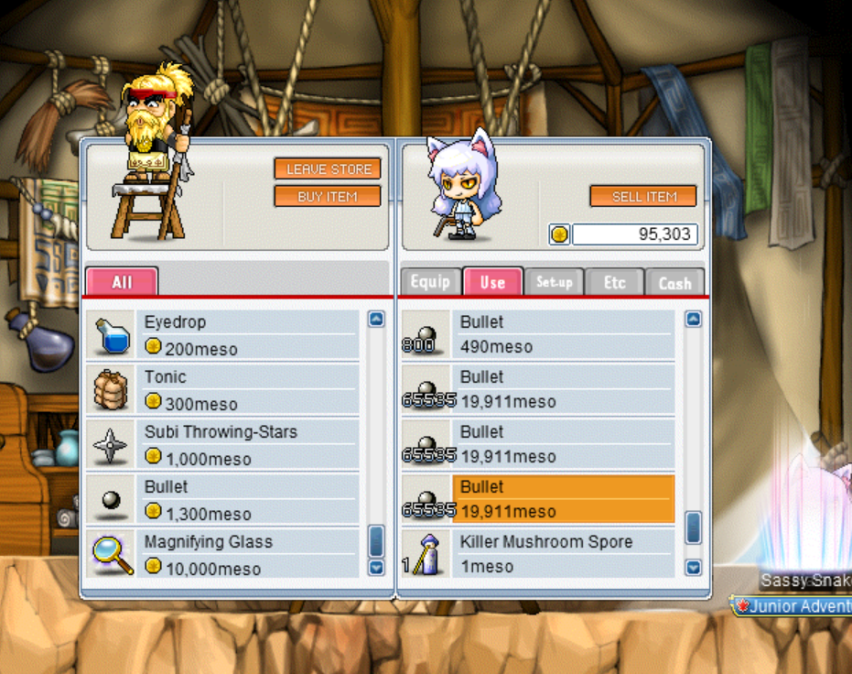Select the highlighted orange Bullet row
Screen dimensions: 852x674
[565, 499]
